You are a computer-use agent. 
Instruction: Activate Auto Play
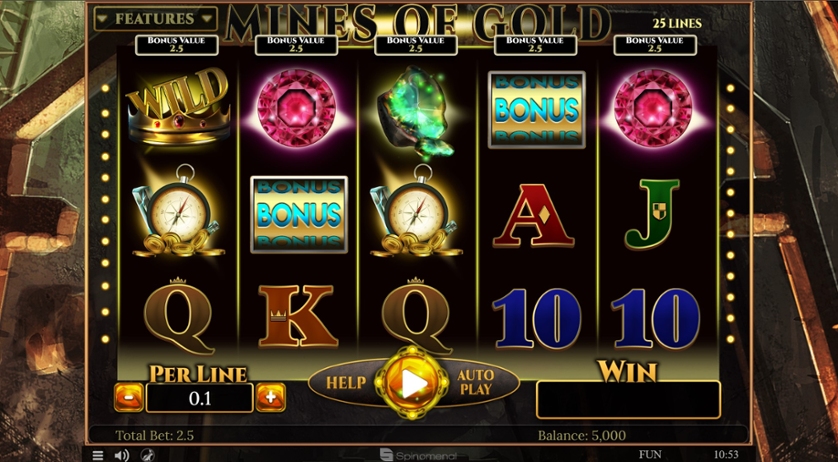[477, 382]
